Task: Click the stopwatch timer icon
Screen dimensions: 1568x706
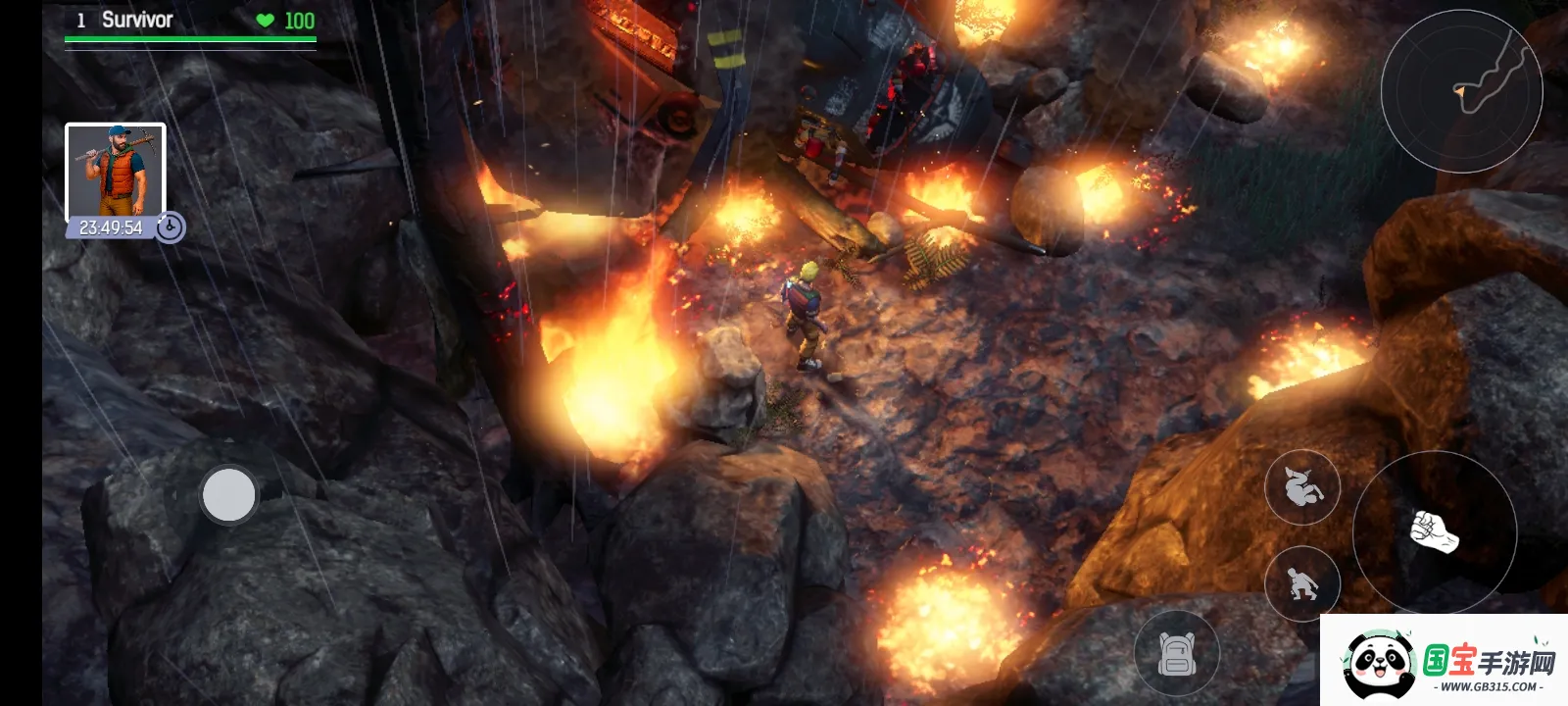Action: [x=171, y=227]
